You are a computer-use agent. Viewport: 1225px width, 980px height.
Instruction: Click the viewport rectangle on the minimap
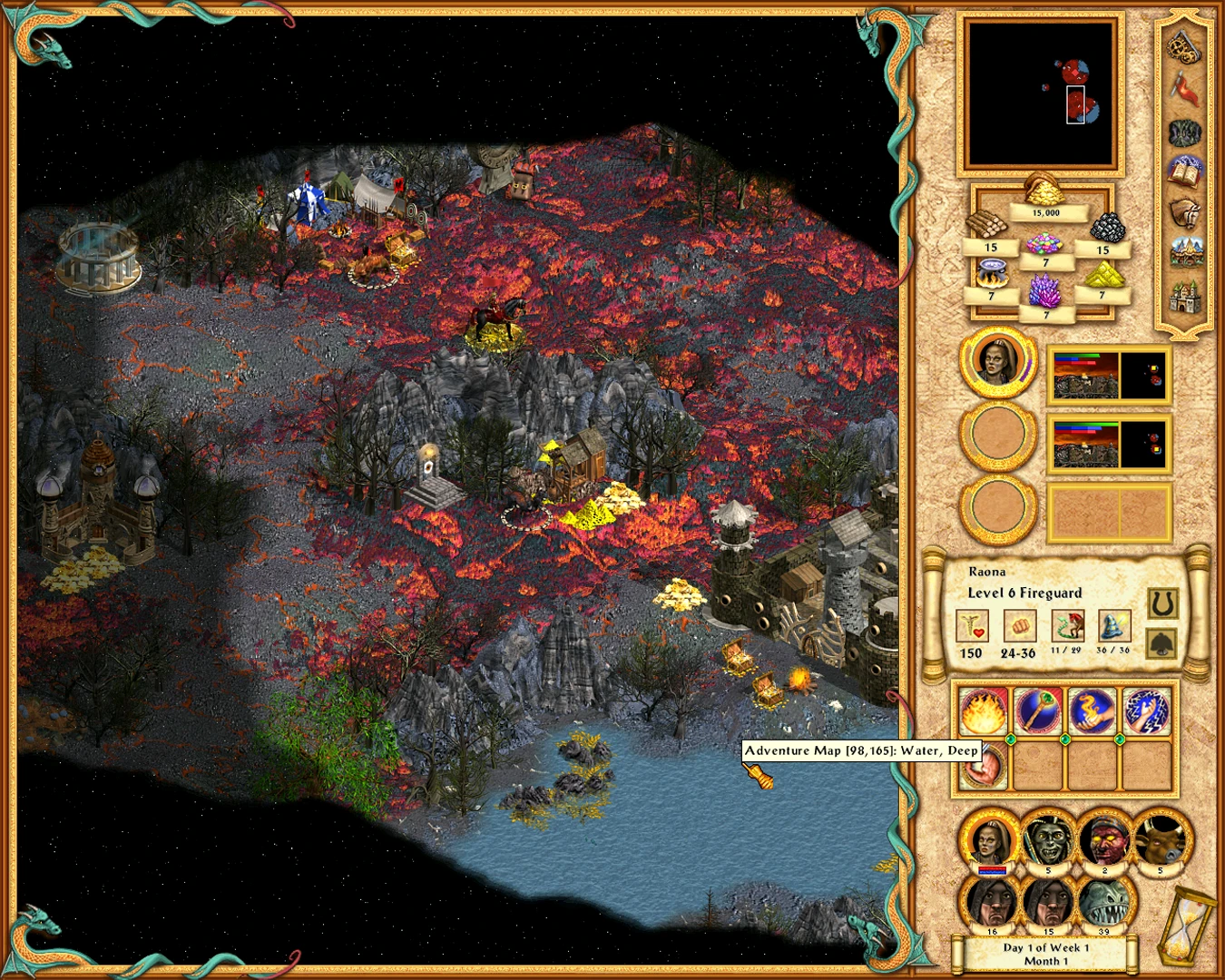(x=1076, y=104)
